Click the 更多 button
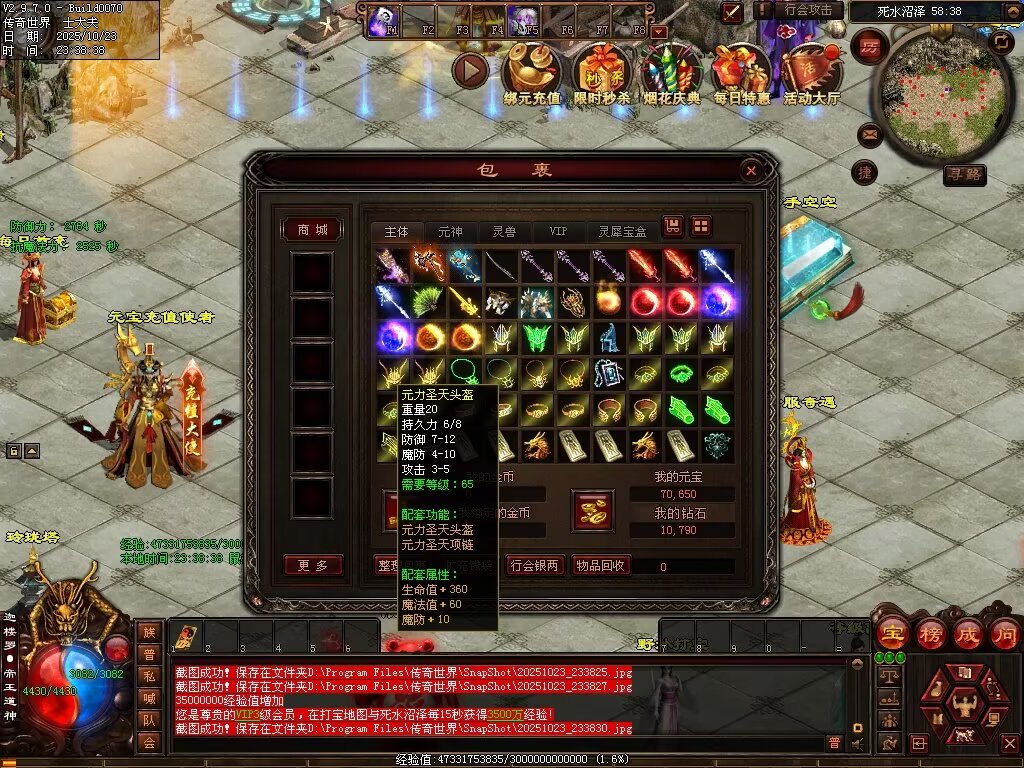This screenshot has height=768, width=1024. point(312,565)
